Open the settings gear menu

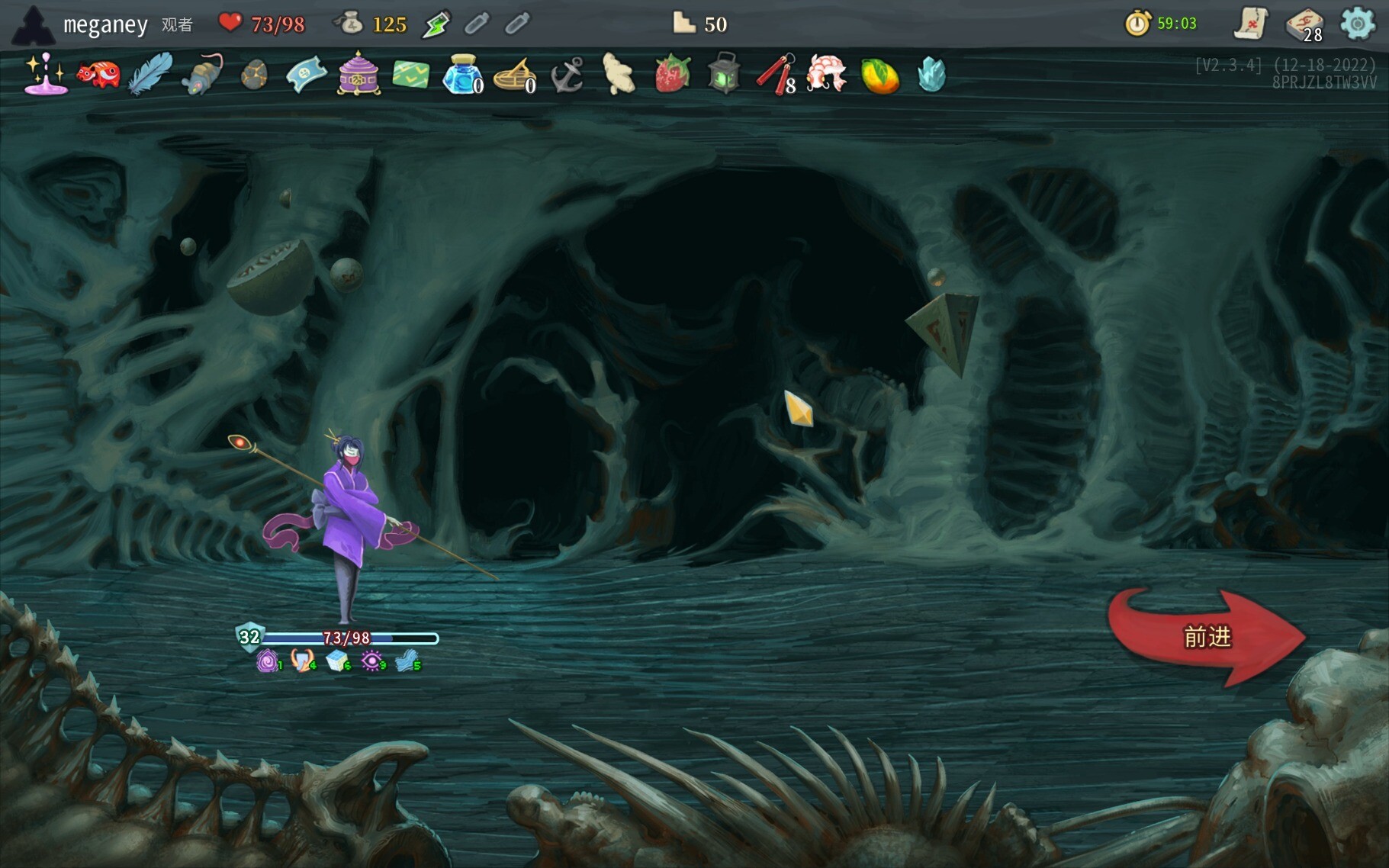[x=1357, y=24]
